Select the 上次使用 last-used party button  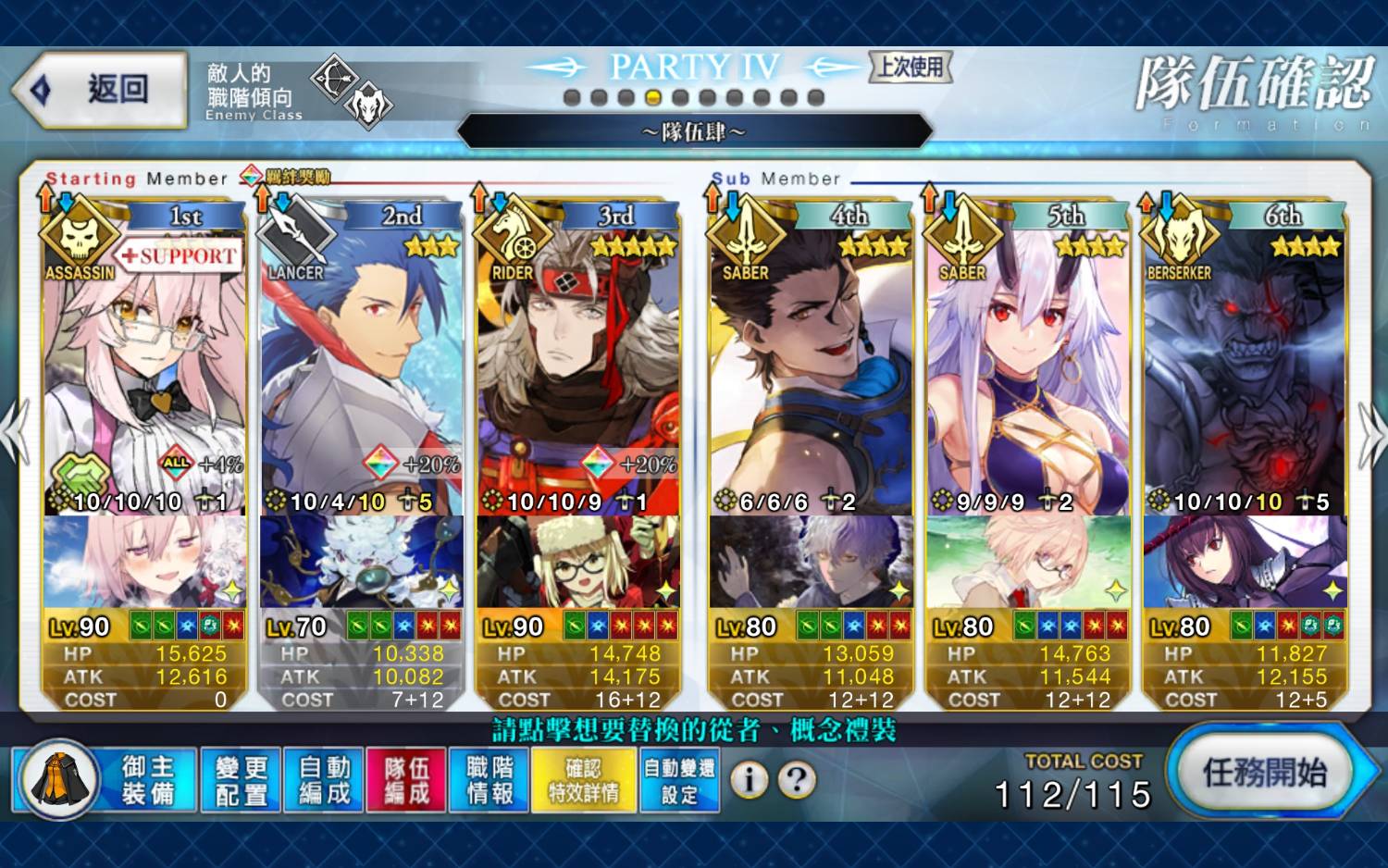tap(911, 67)
